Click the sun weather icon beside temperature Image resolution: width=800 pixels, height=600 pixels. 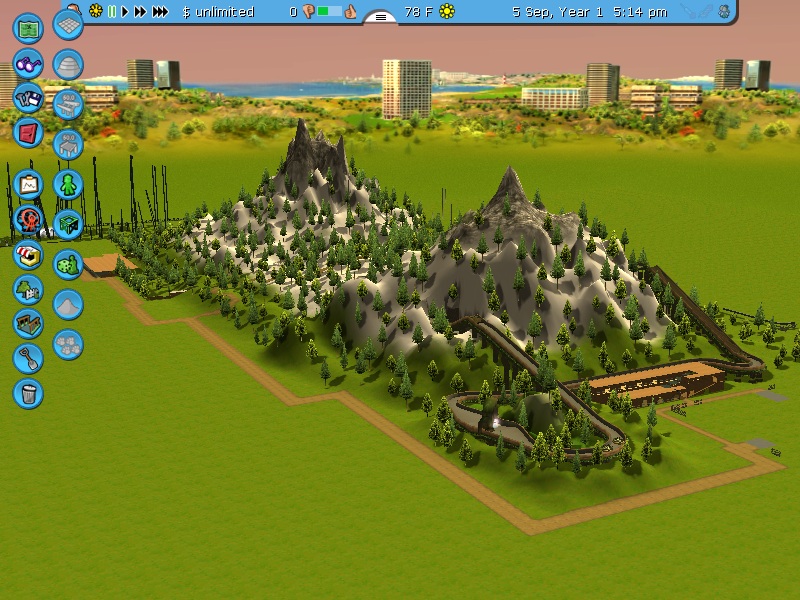447,12
